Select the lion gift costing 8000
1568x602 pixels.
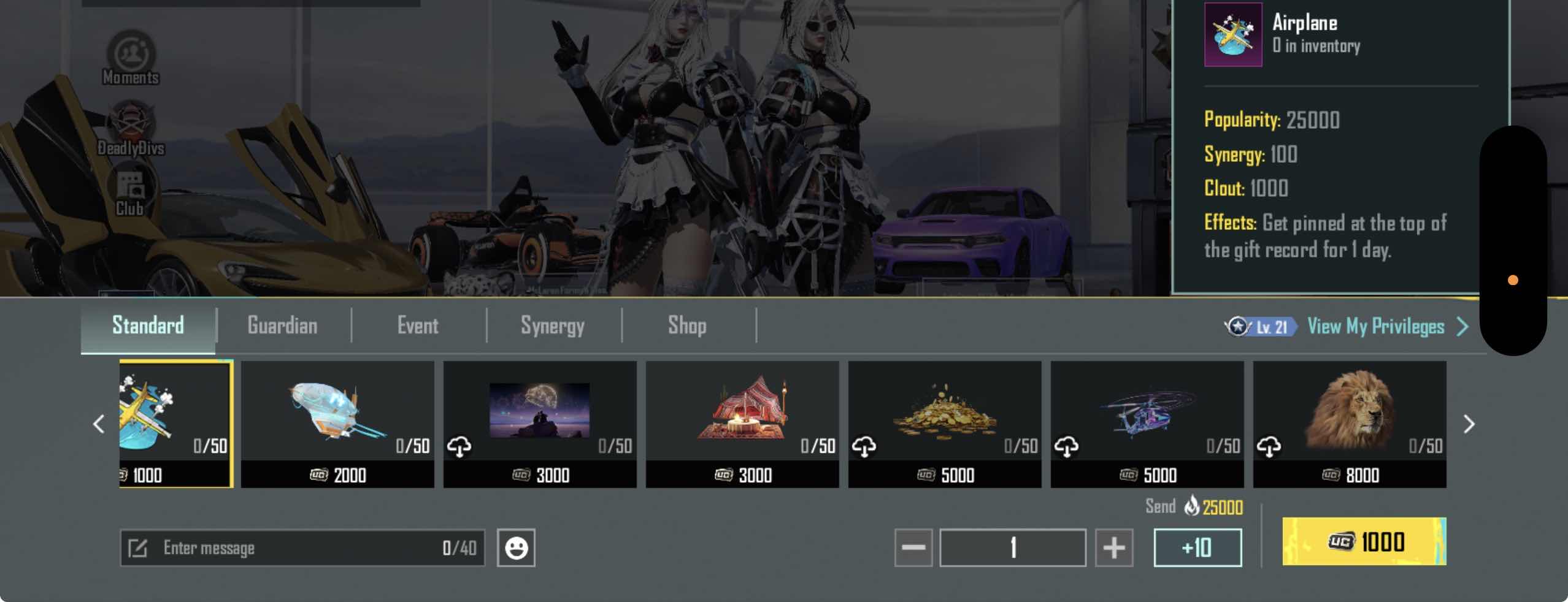(x=1350, y=423)
